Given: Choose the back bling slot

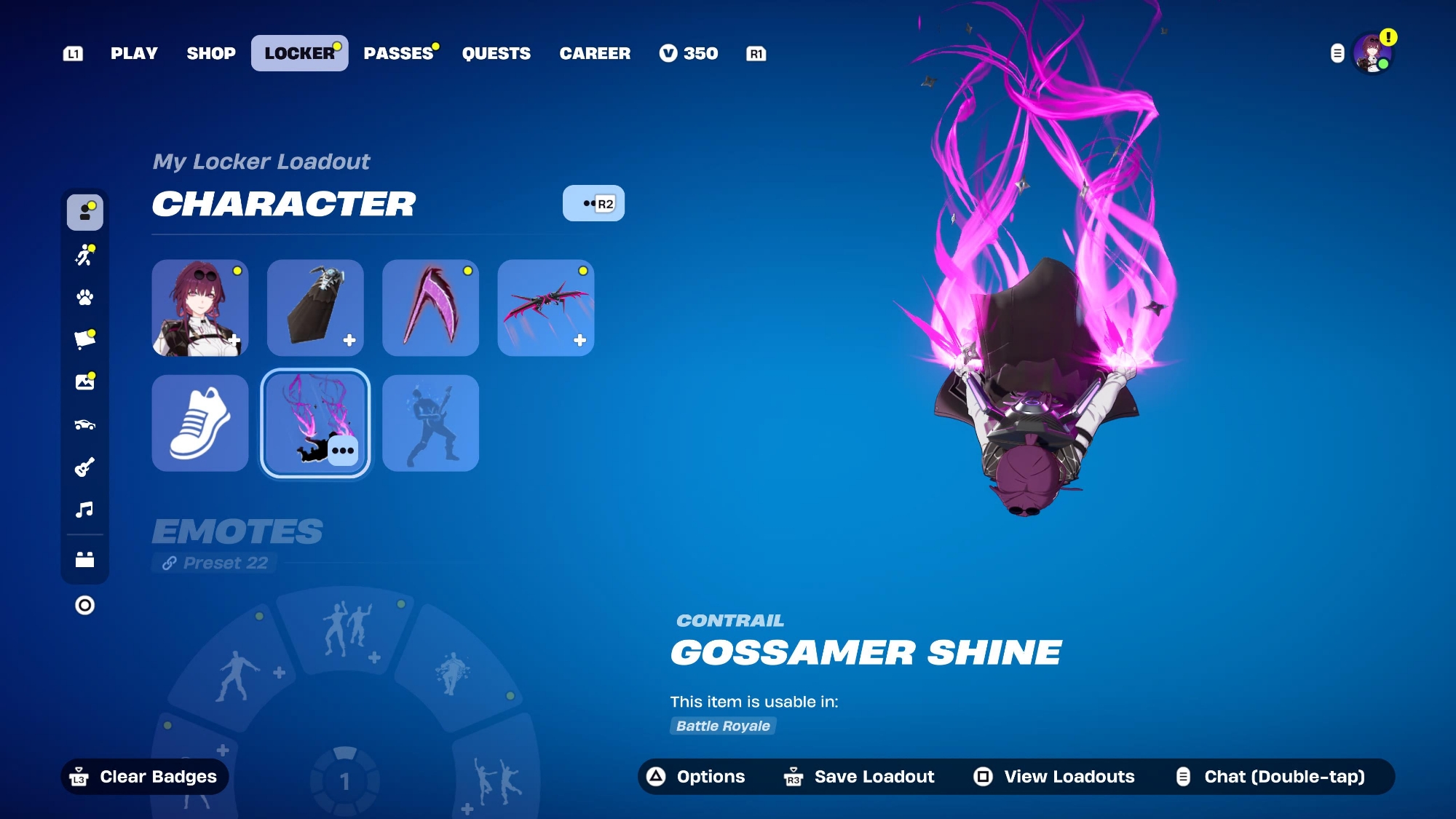Looking at the screenshot, I should click(x=315, y=308).
